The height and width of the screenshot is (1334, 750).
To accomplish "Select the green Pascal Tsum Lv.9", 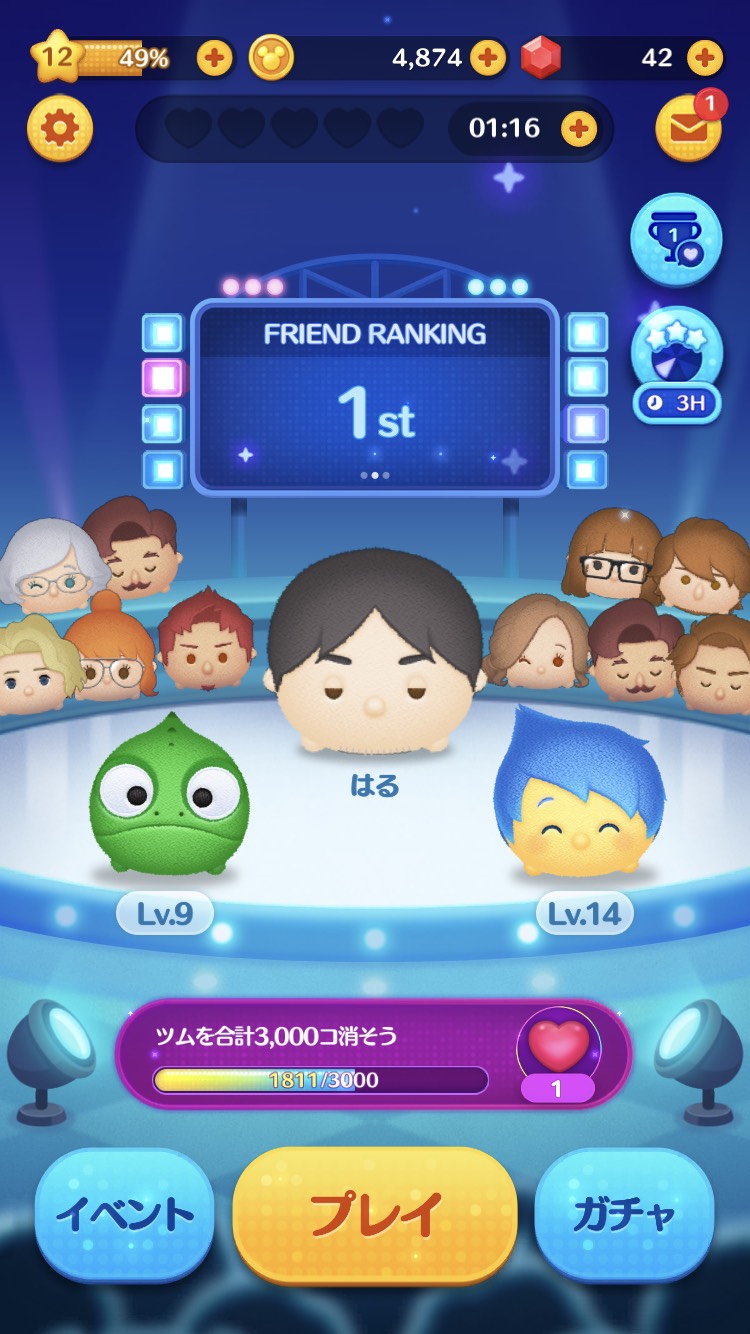I will 168,797.
